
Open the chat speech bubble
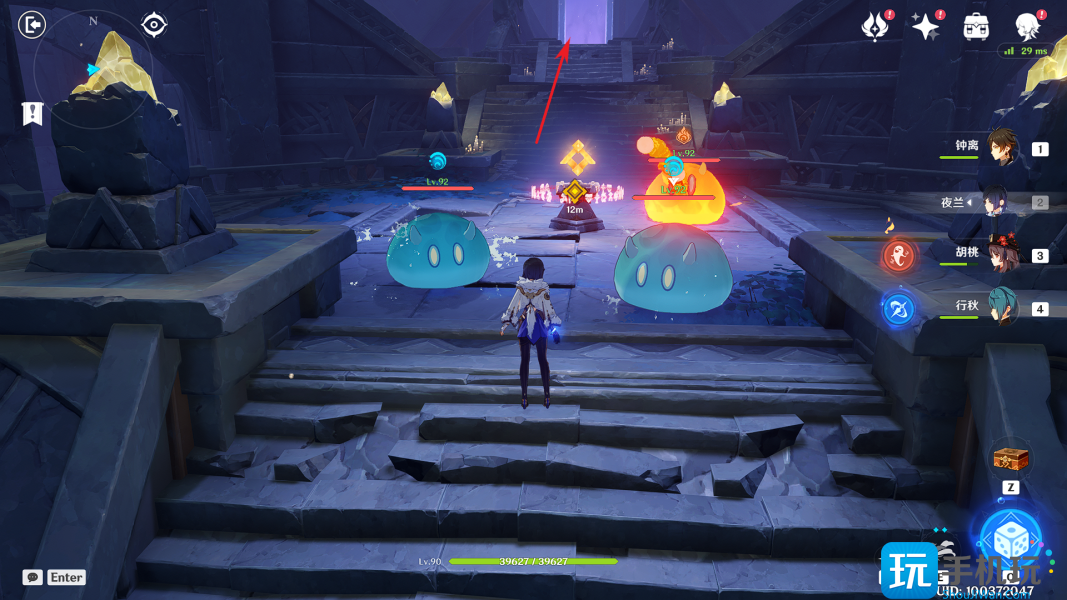(32, 577)
